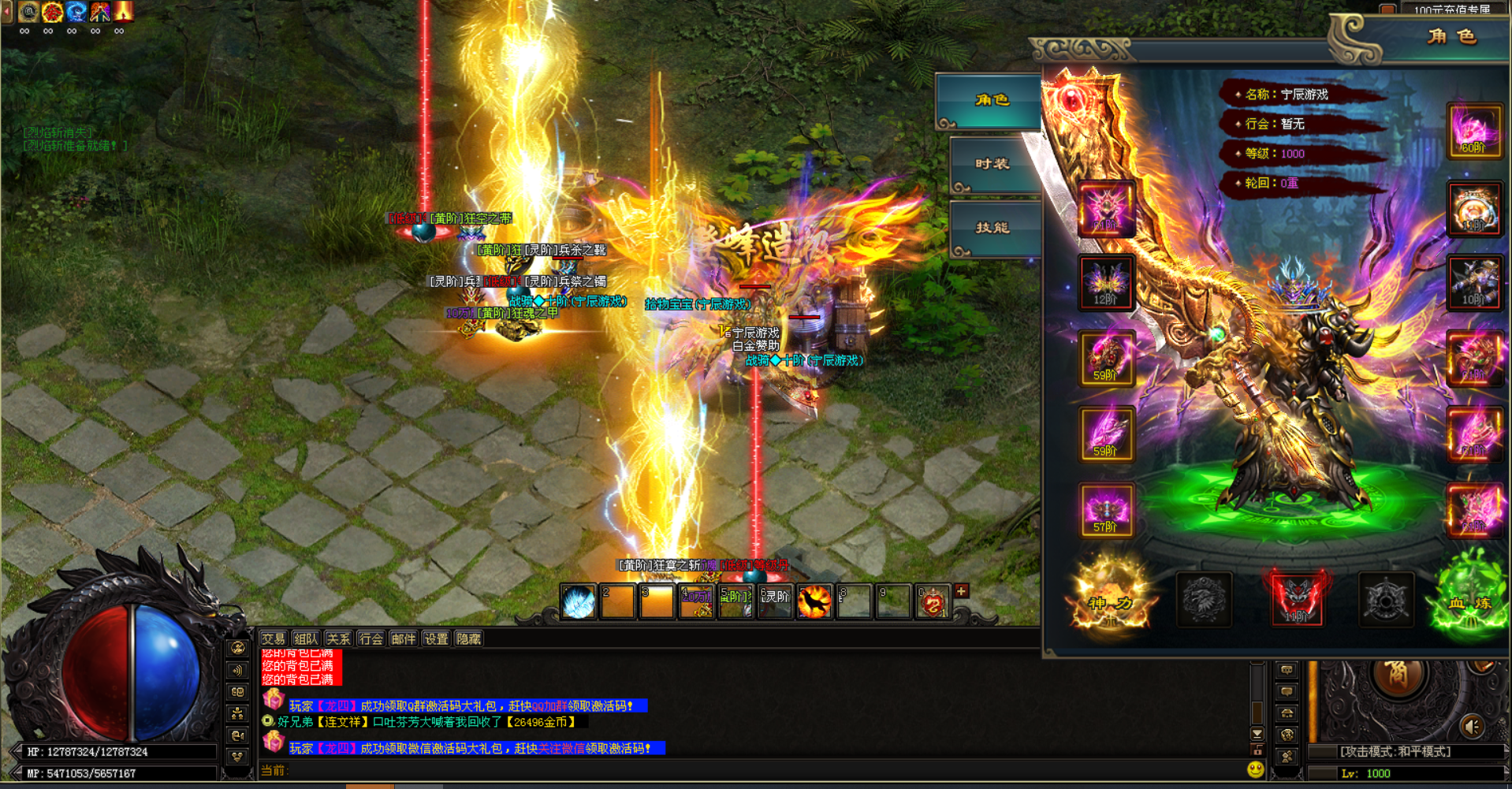Activate the 神力 (divine power) orb
Image resolution: width=1512 pixels, height=789 pixels.
(1110, 601)
